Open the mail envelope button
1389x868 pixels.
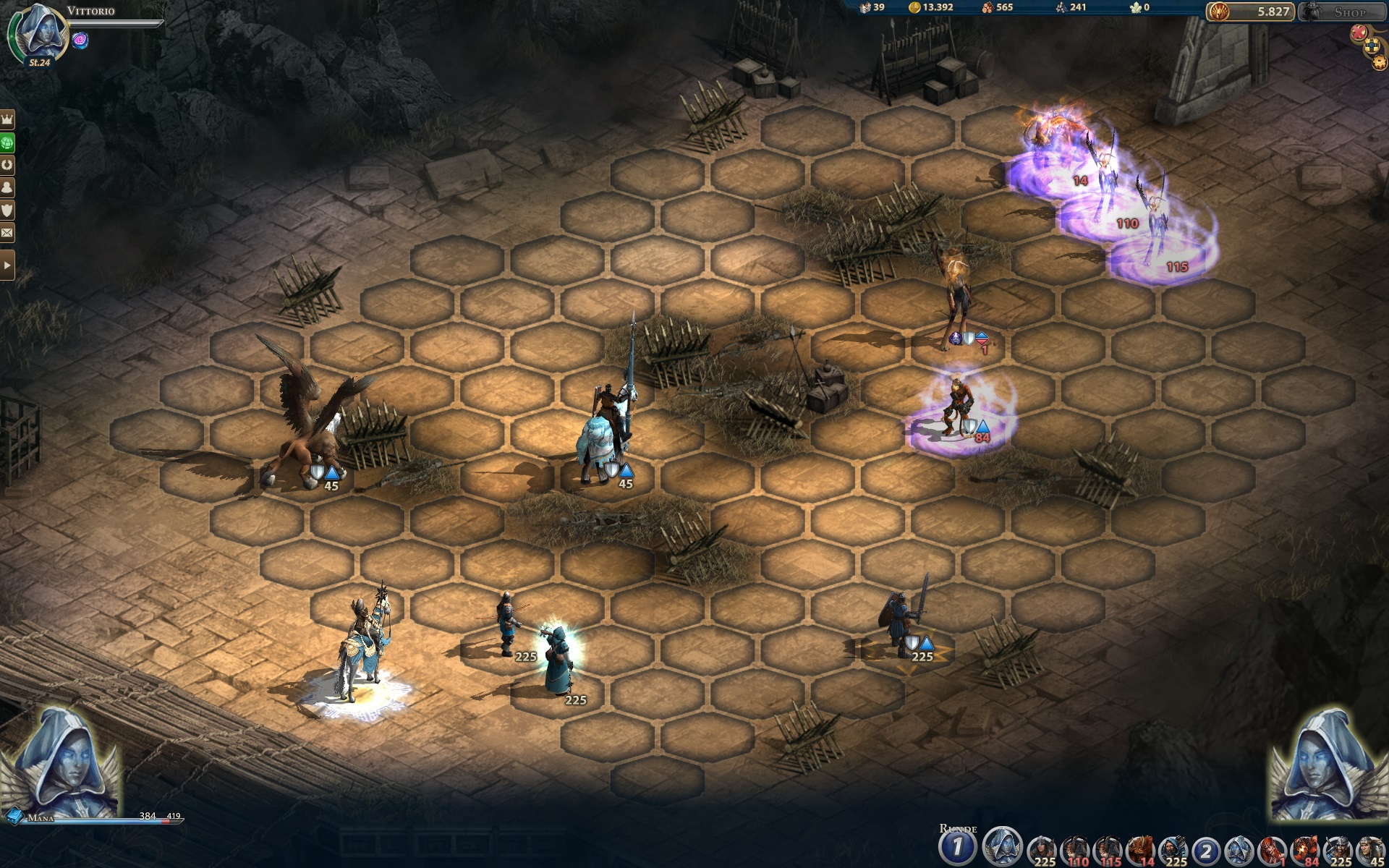click(7, 232)
